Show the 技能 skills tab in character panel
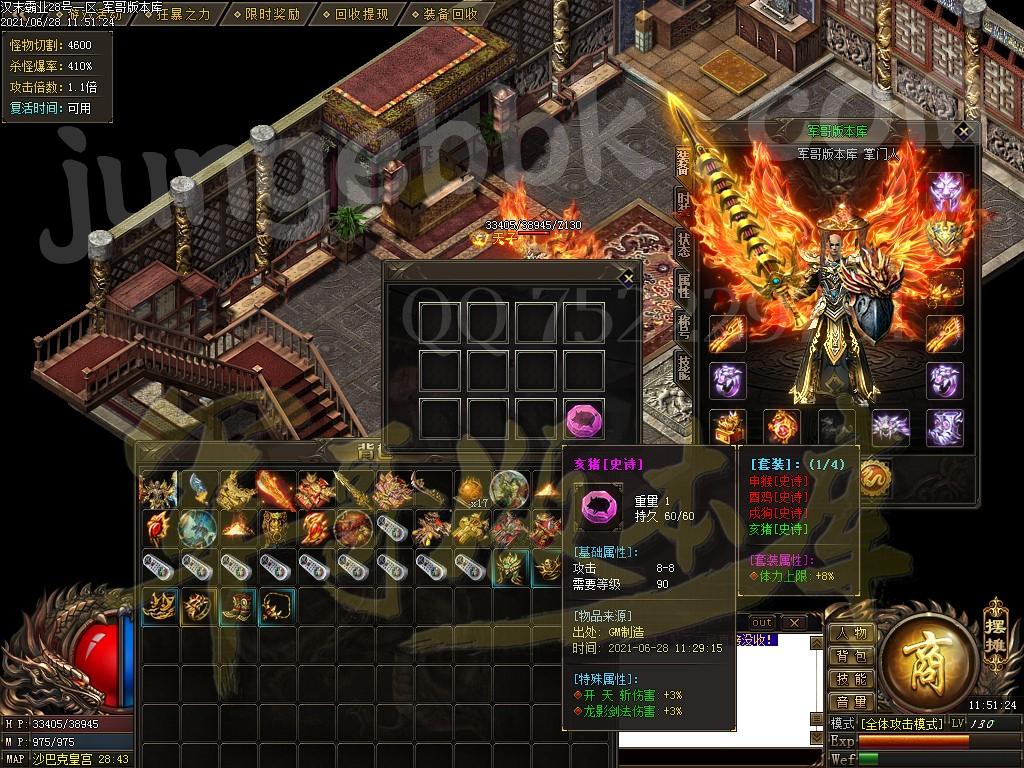Viewport: 1024px width, 768px height. (x=683, y=365)
